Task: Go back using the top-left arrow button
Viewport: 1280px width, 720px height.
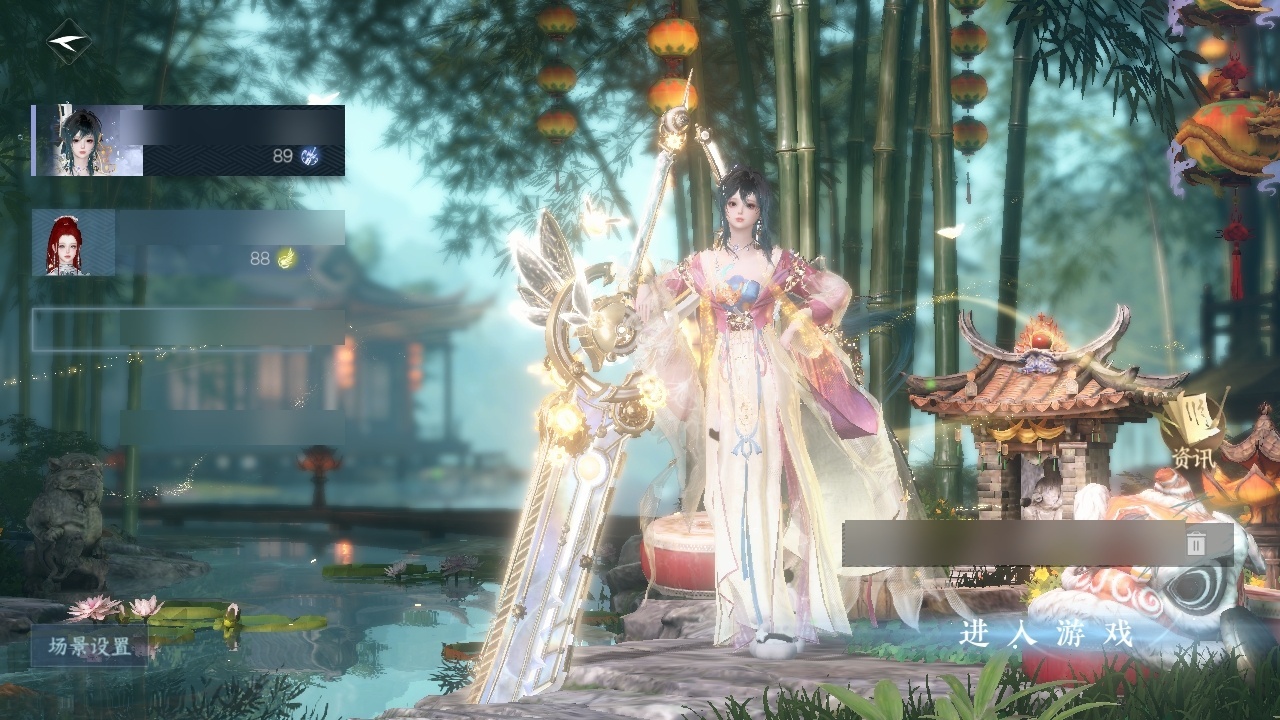Action: point(68,42)
